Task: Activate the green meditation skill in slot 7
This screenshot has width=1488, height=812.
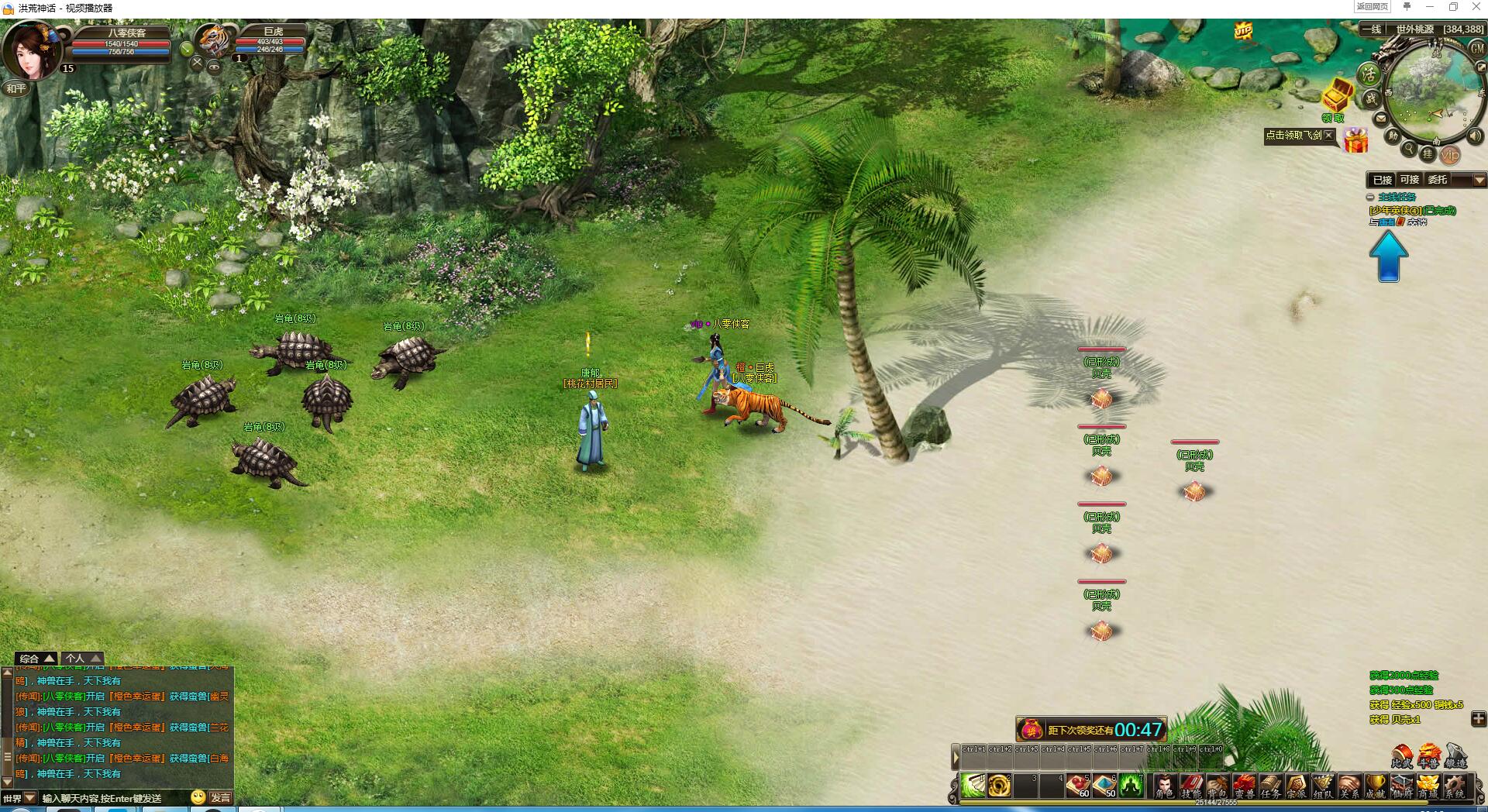Action: pos(1131,786)
